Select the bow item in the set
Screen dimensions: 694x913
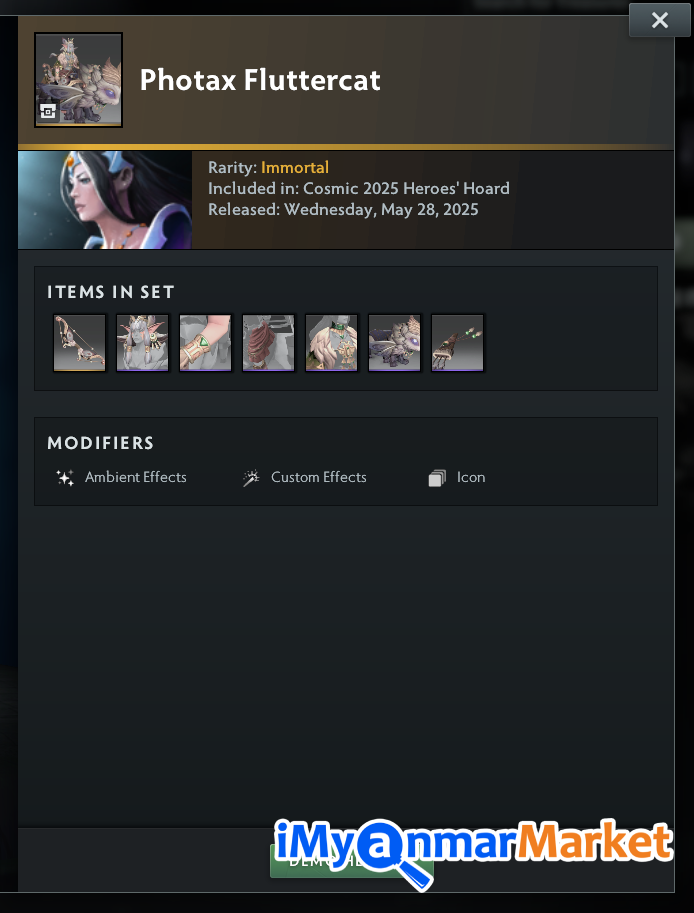point(79,343)
